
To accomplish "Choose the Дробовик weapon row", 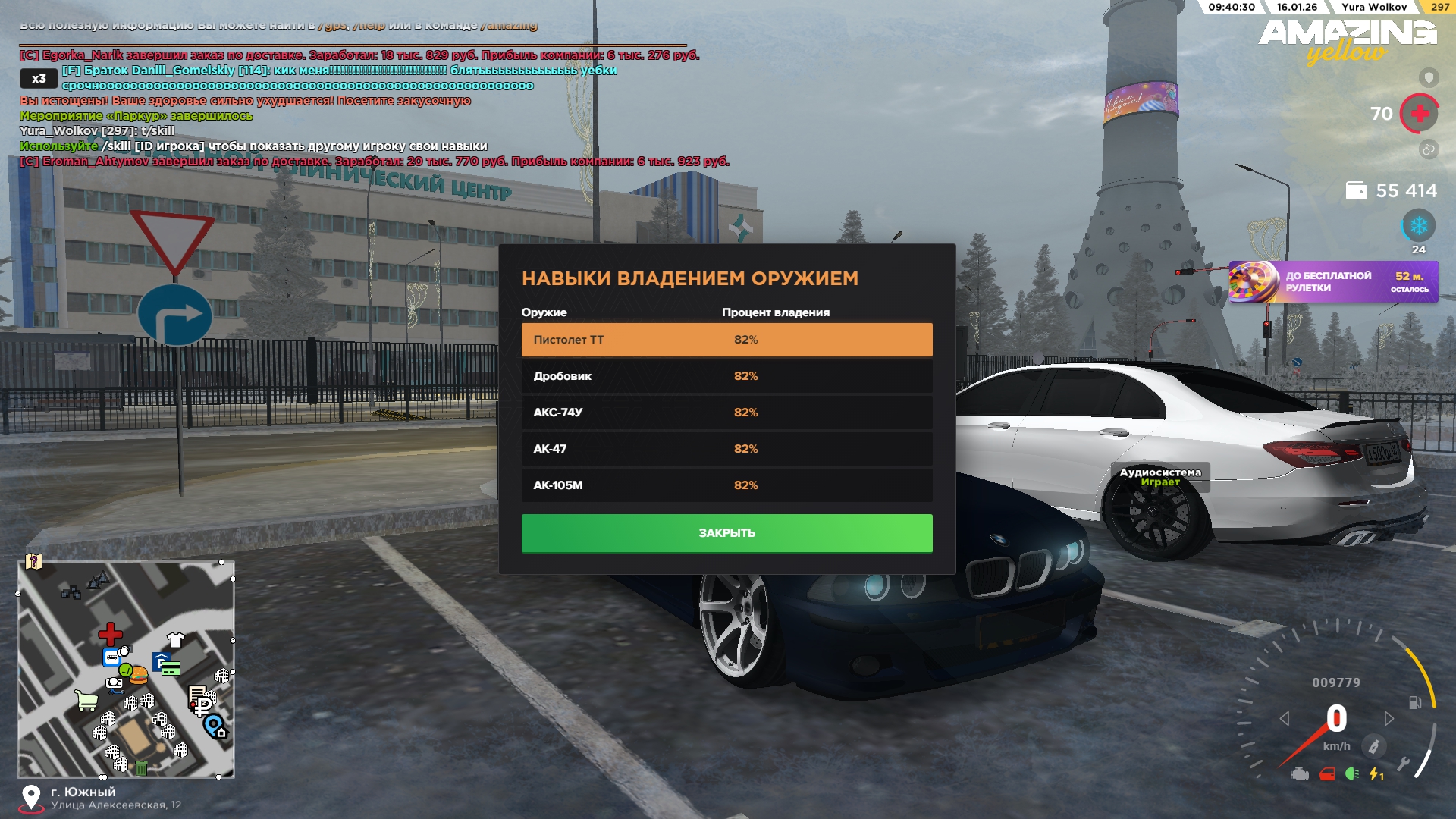I will coord(726,376).
